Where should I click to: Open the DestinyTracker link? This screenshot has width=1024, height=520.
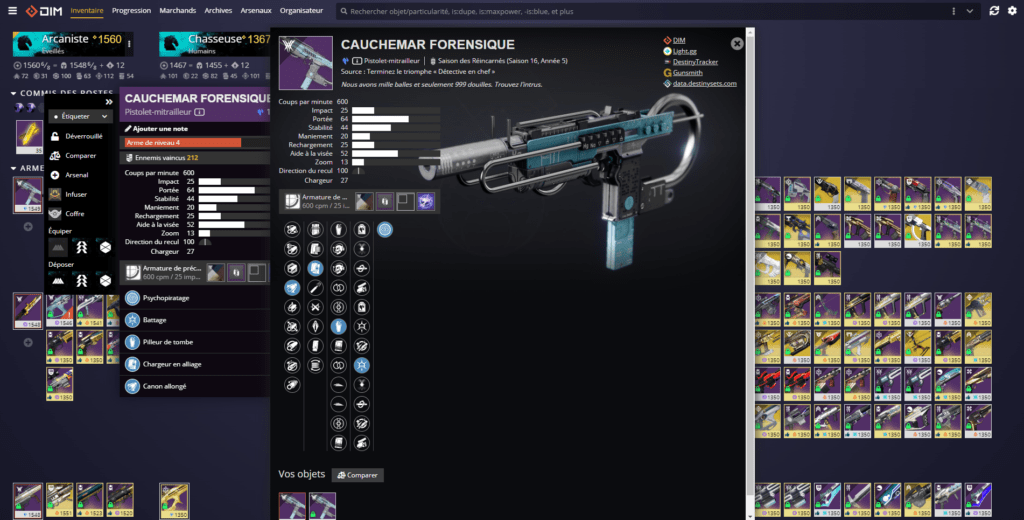click(x=696, y=62)
